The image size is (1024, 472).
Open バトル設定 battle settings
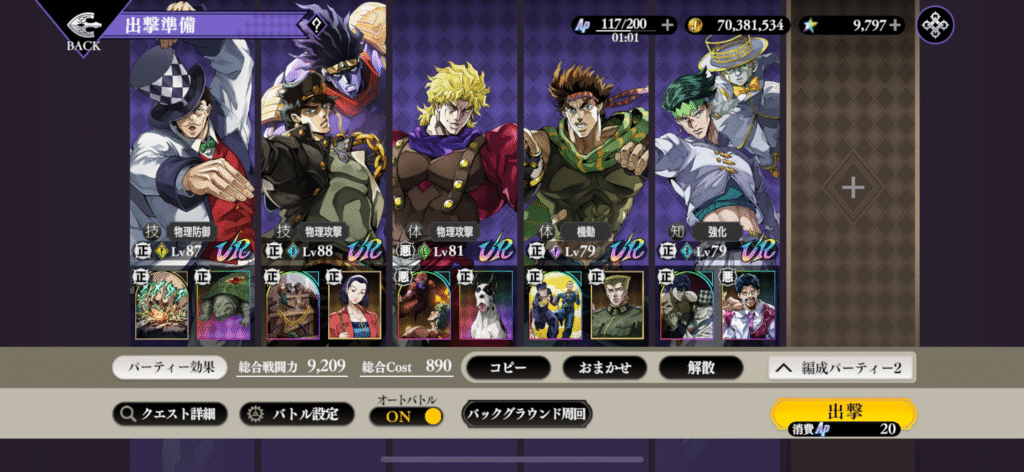[x=298, y=414]
